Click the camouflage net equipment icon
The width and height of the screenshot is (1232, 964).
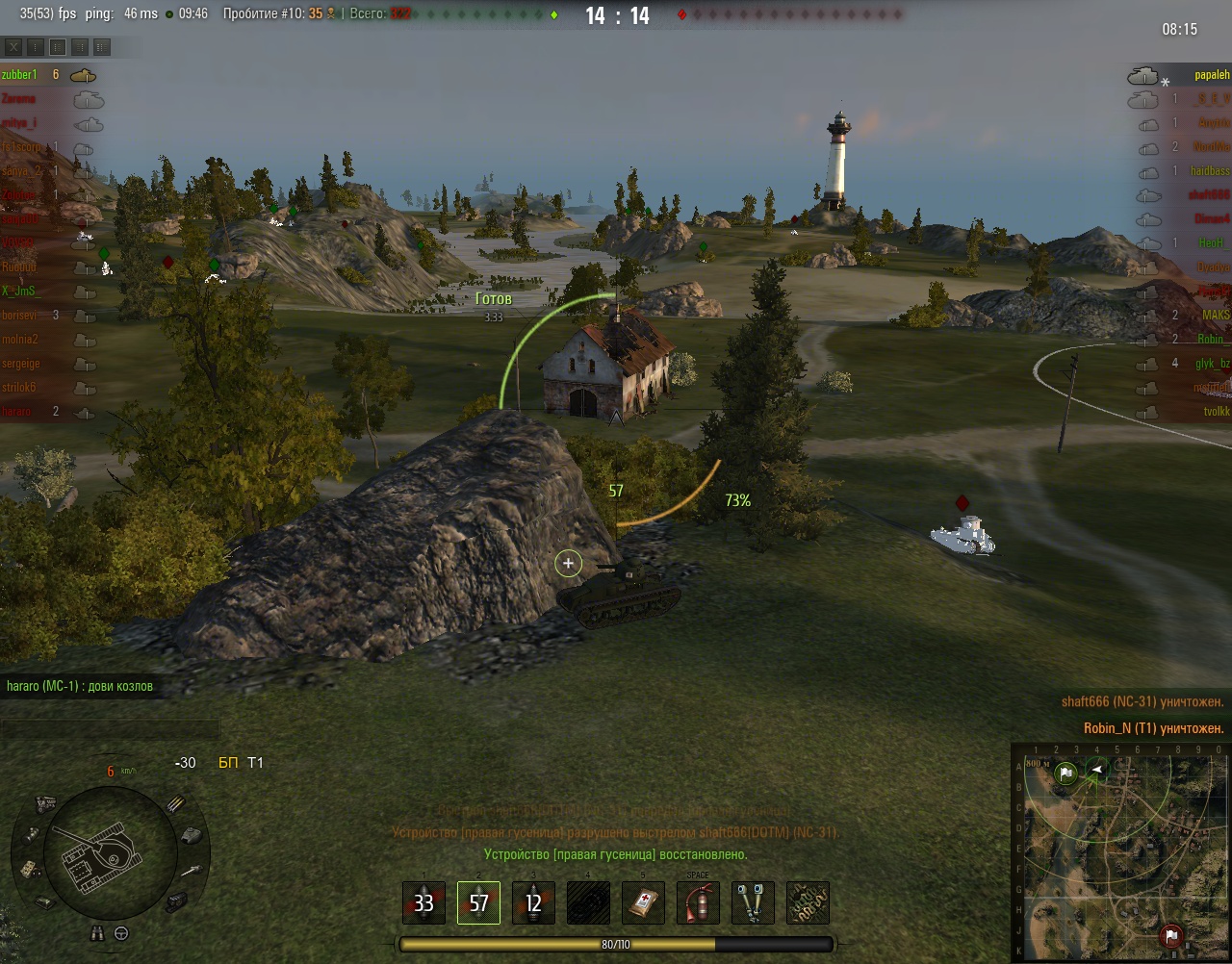pos(808,903)
